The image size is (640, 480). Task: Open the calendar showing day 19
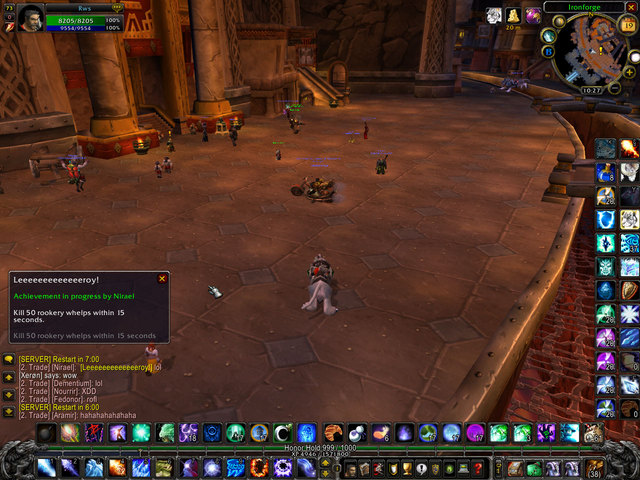tap(627, 24)
